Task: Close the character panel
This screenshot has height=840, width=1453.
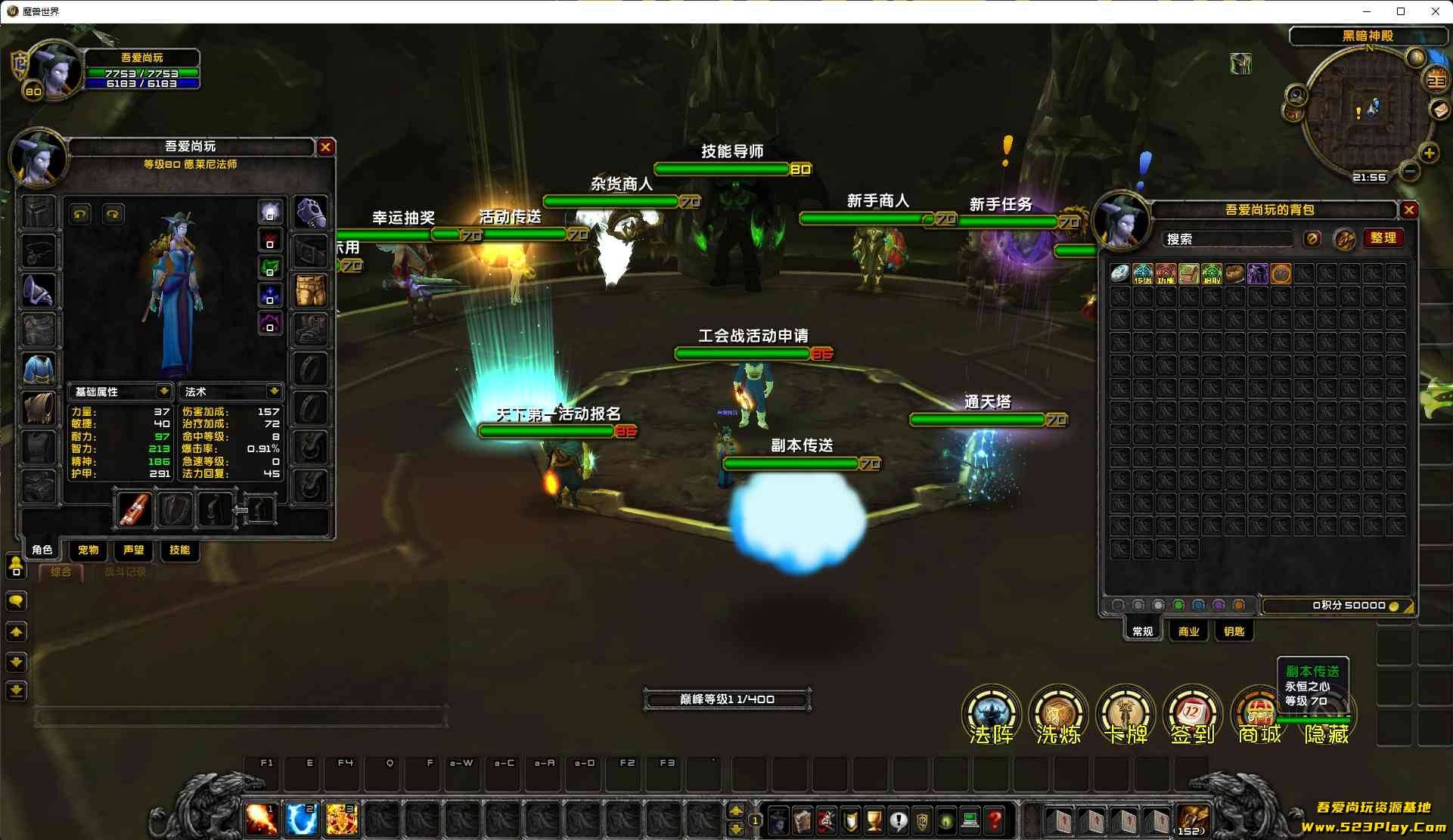Action: point(325,147)
